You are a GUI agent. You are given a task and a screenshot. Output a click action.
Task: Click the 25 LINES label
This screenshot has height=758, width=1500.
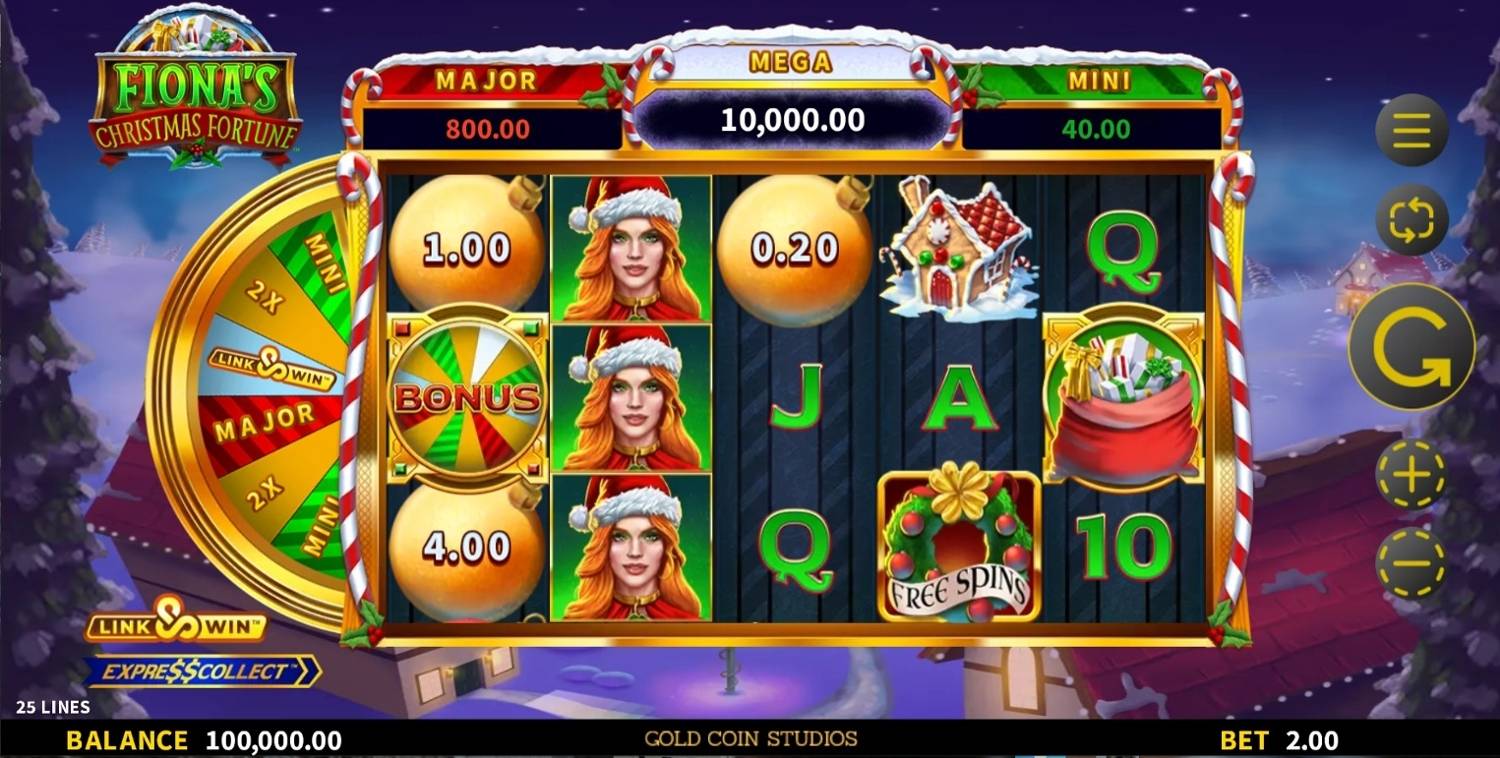click(x=53, y=705)
